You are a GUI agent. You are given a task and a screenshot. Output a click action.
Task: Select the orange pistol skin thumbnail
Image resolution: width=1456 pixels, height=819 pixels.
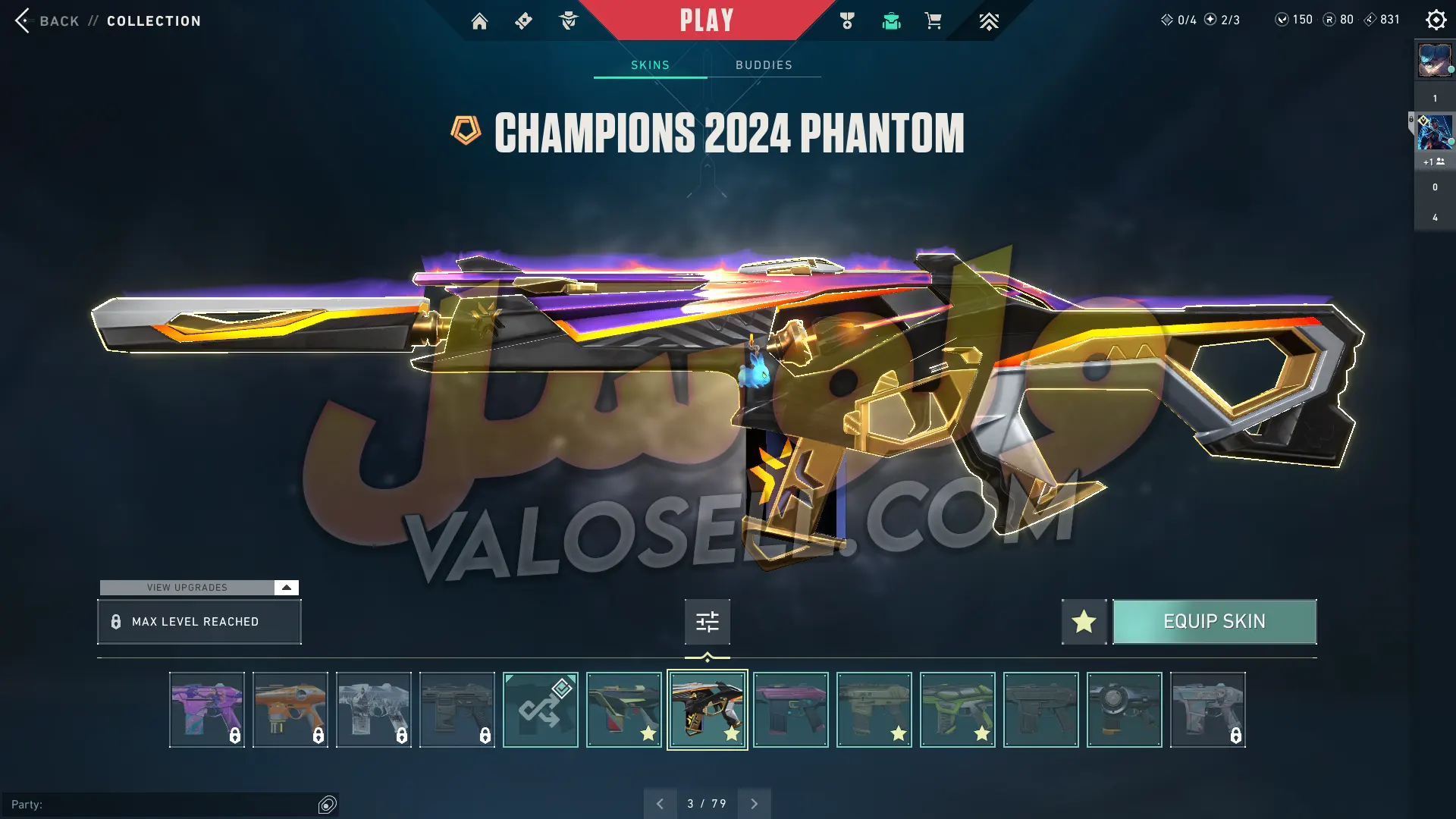point(290,709)
